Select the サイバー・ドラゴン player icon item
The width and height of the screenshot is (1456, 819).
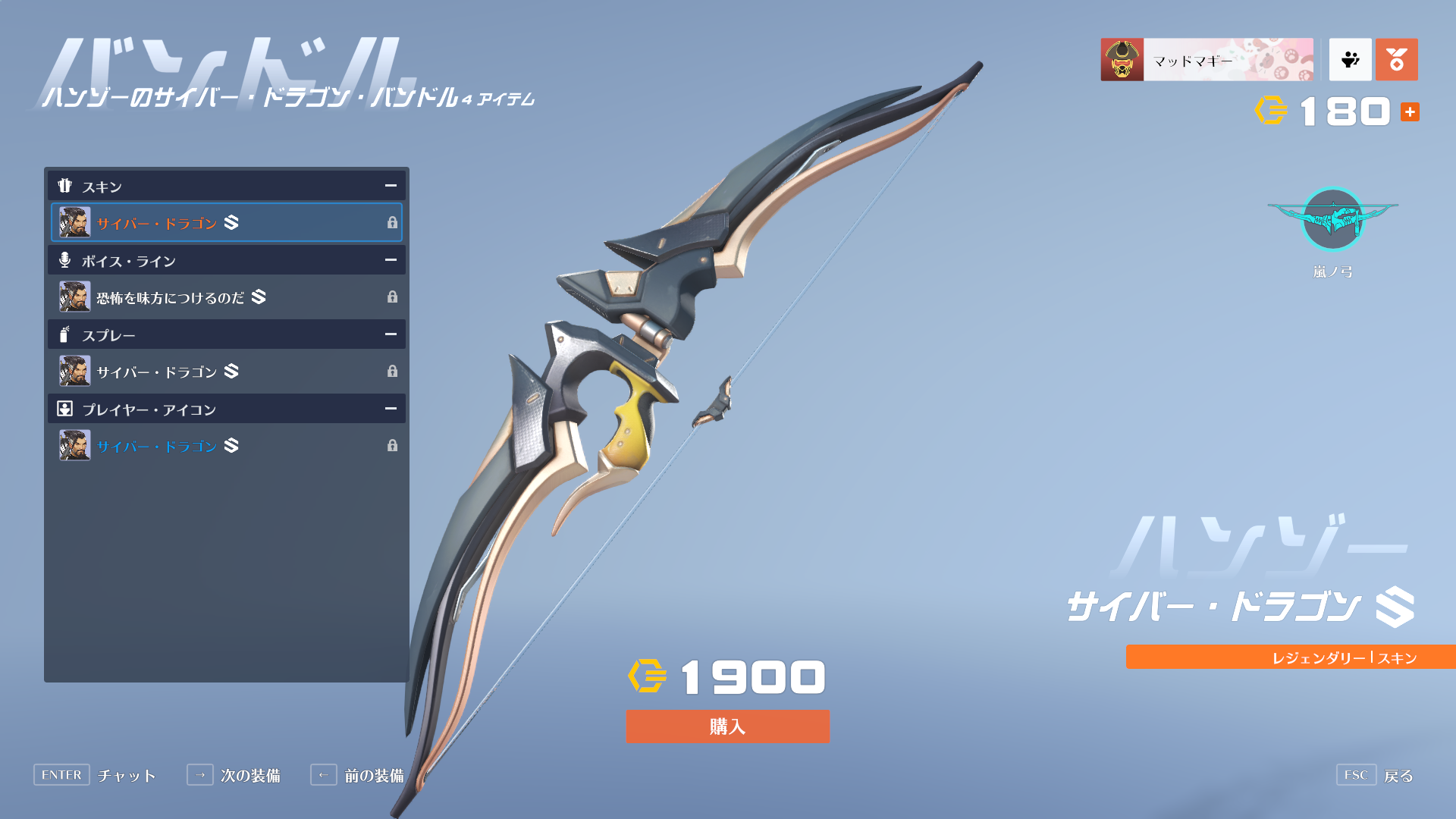pyautogui.click(x=226, y=445)
